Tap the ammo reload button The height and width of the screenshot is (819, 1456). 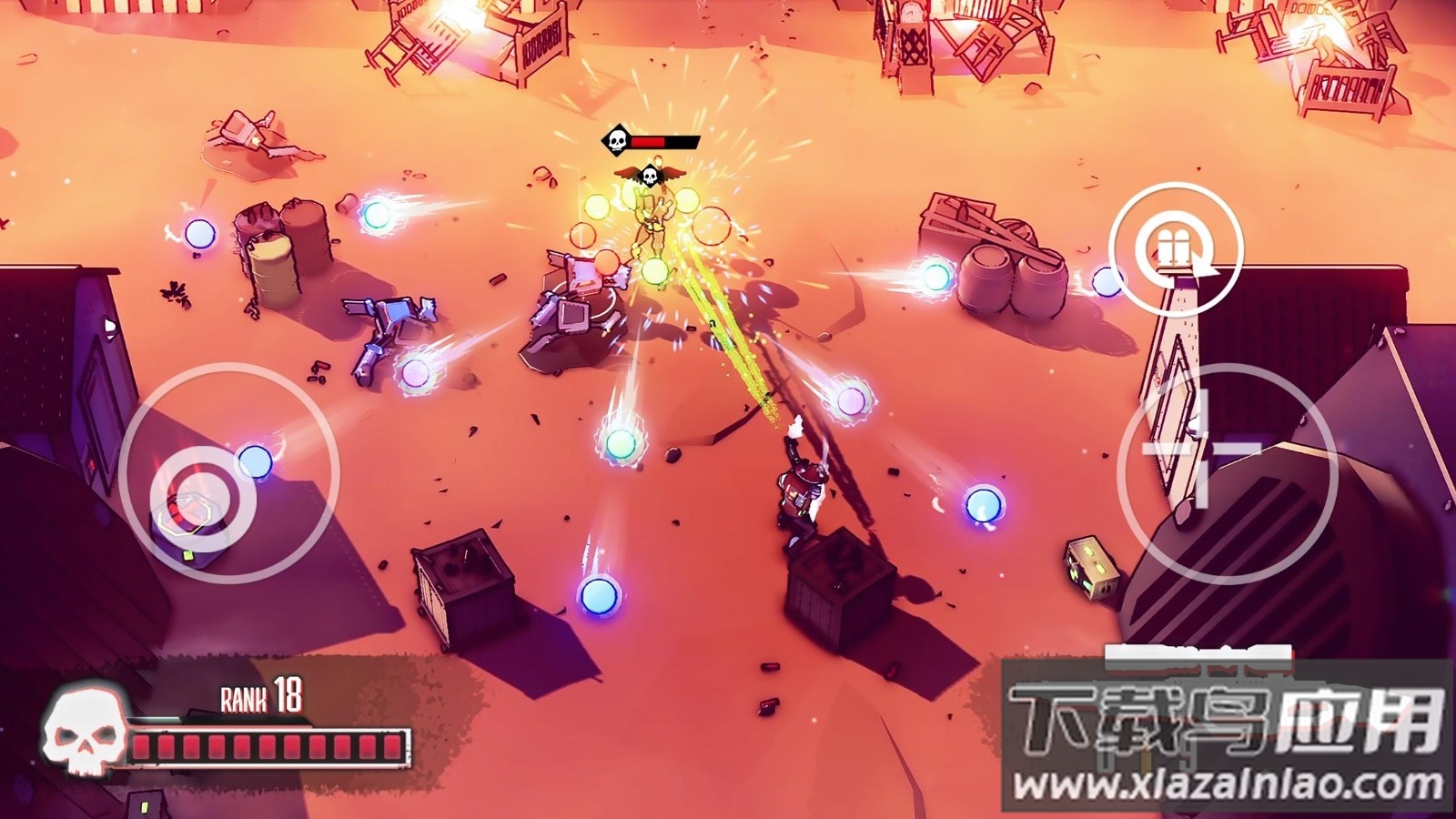[1175, 248]
